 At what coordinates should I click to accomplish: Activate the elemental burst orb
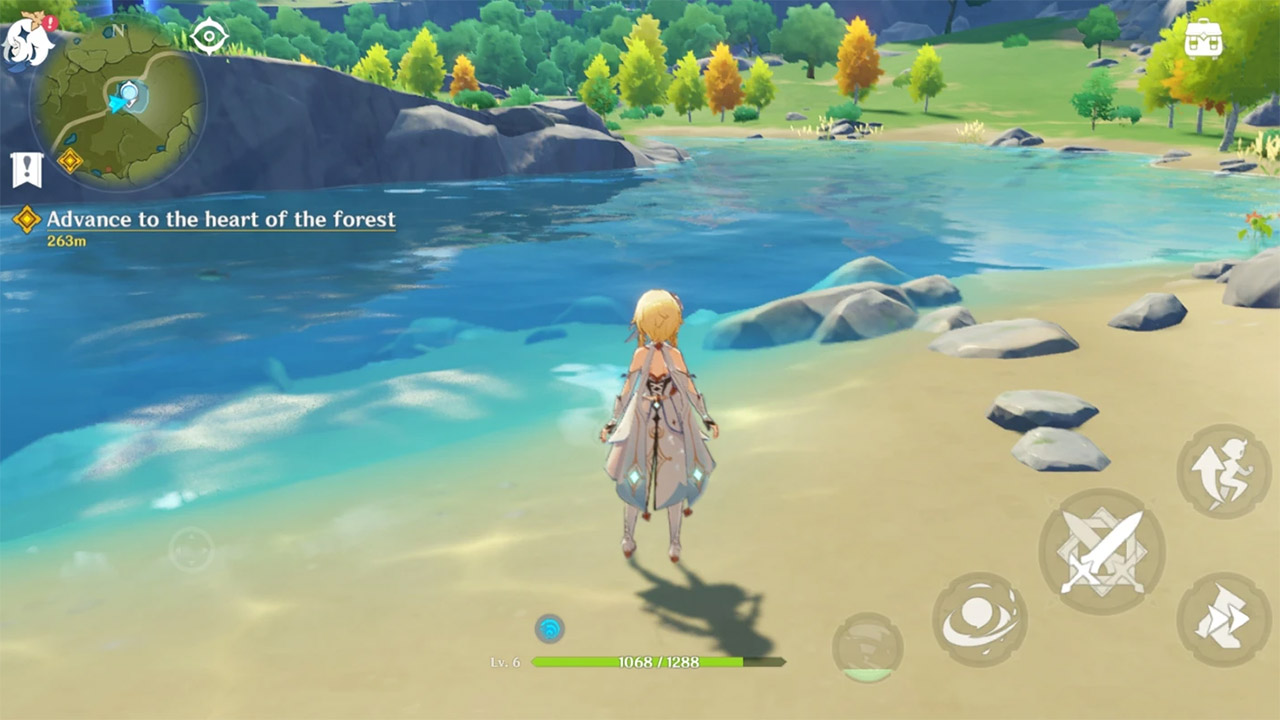pyautogui.click(x=867, y=647)
